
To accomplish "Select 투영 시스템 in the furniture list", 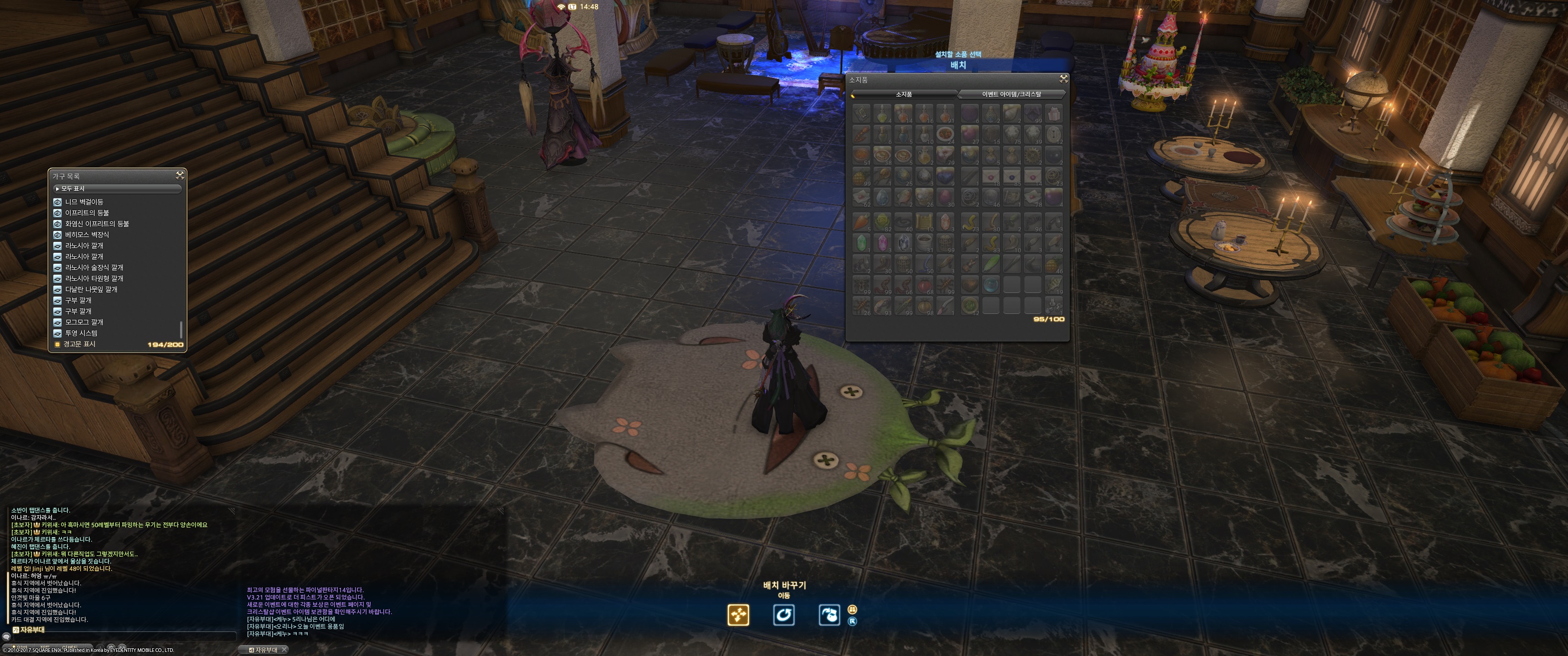I will coord(81,333).
